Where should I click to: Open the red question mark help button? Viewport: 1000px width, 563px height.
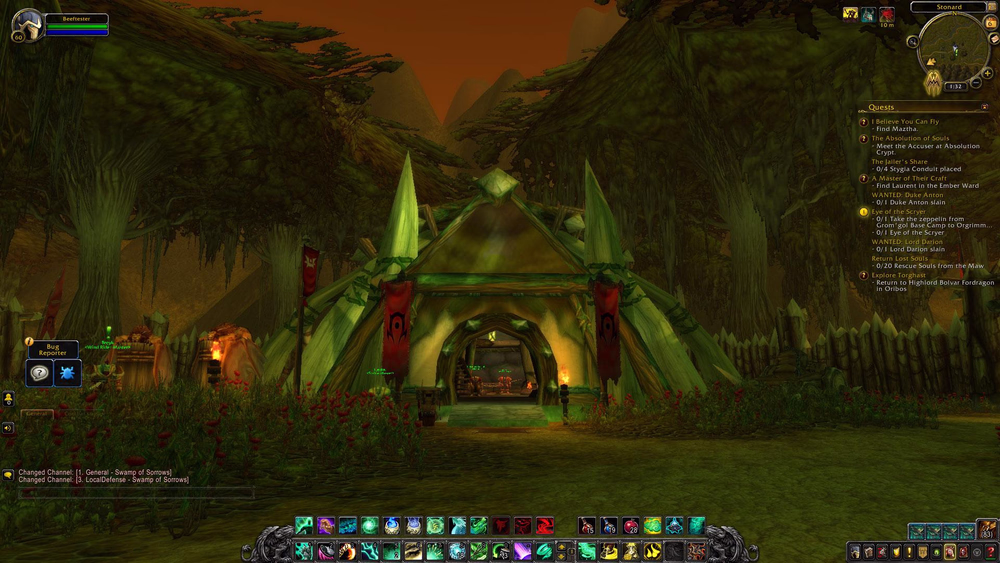[x=990, y=552]
